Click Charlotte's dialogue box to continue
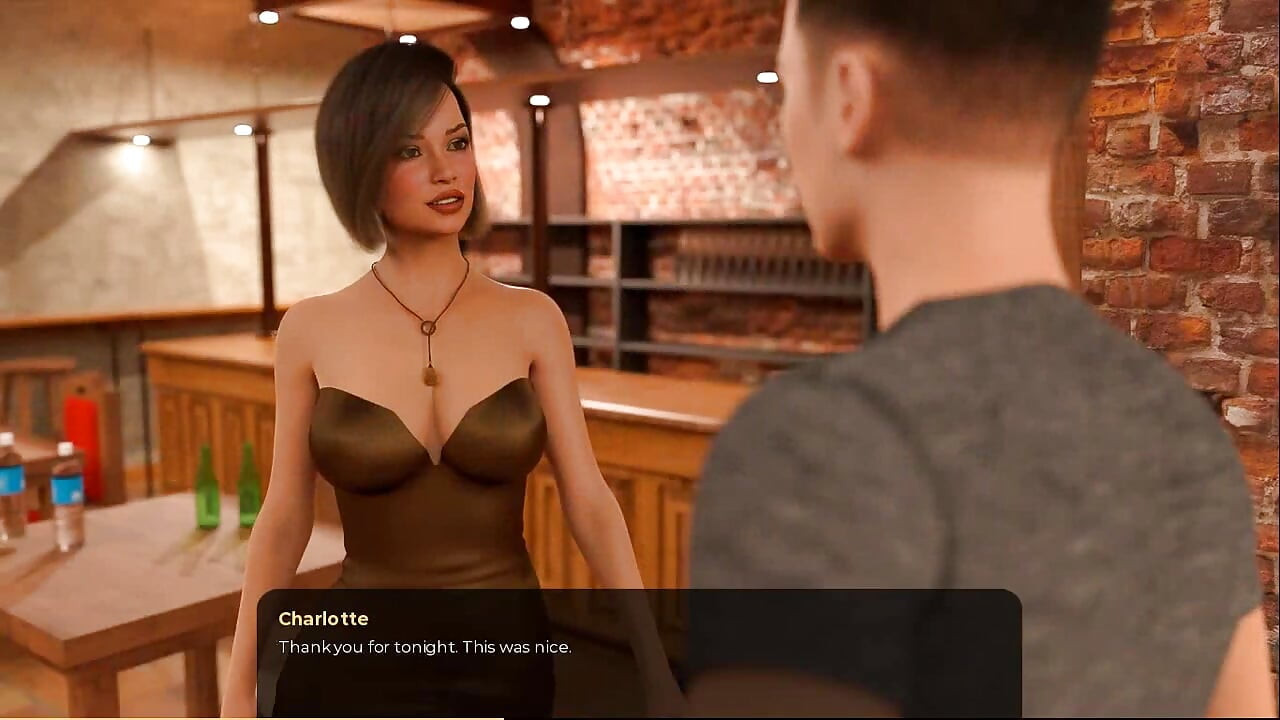 (639, 650)
